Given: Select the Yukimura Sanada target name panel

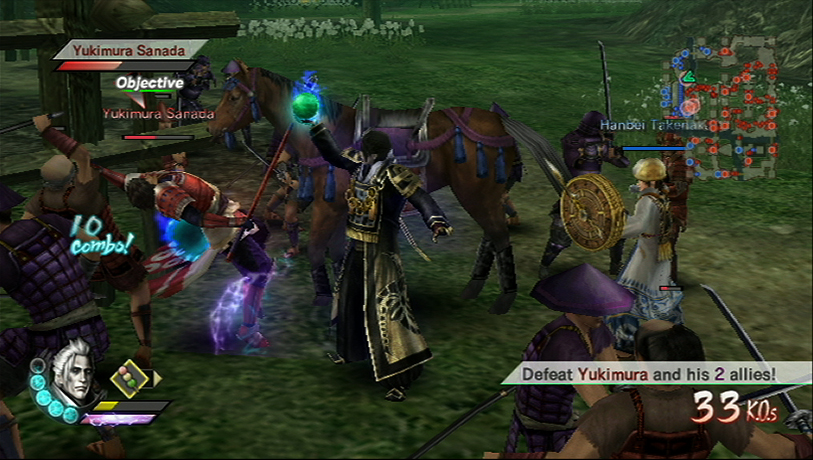Looking at the screenshot, I should (x=130, y=48).
